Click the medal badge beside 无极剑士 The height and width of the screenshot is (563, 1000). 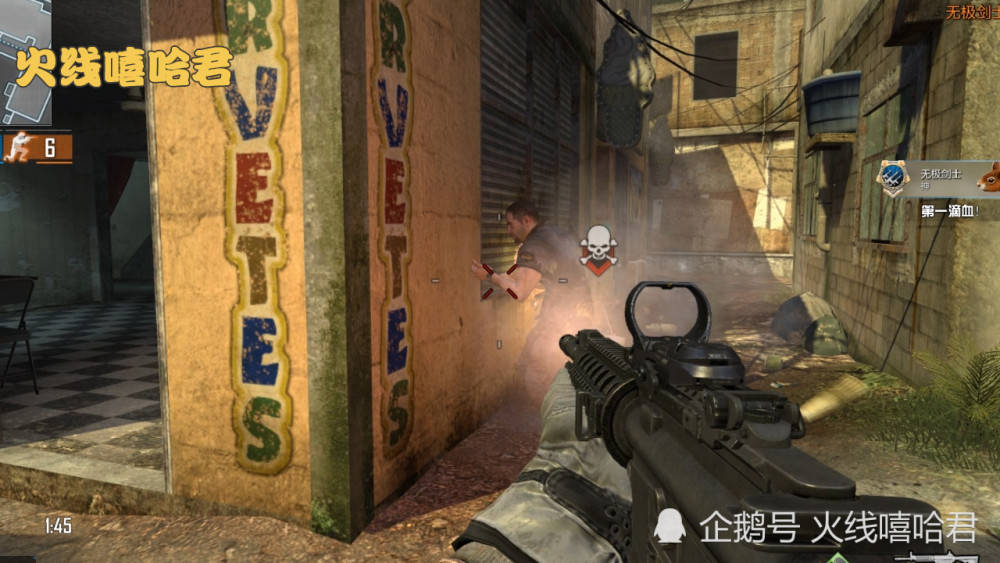coord(893,178)
